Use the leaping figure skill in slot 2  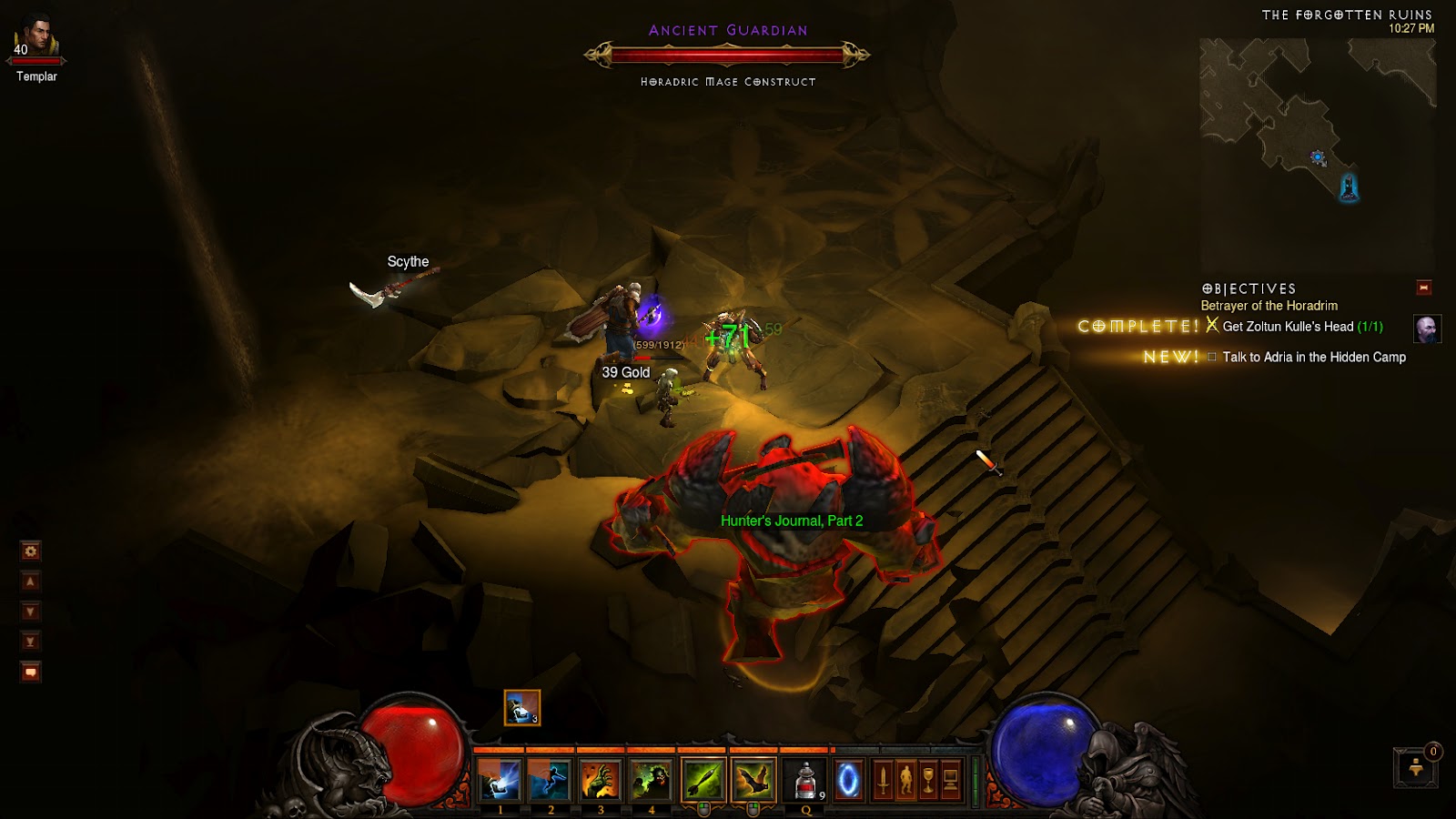550,780
